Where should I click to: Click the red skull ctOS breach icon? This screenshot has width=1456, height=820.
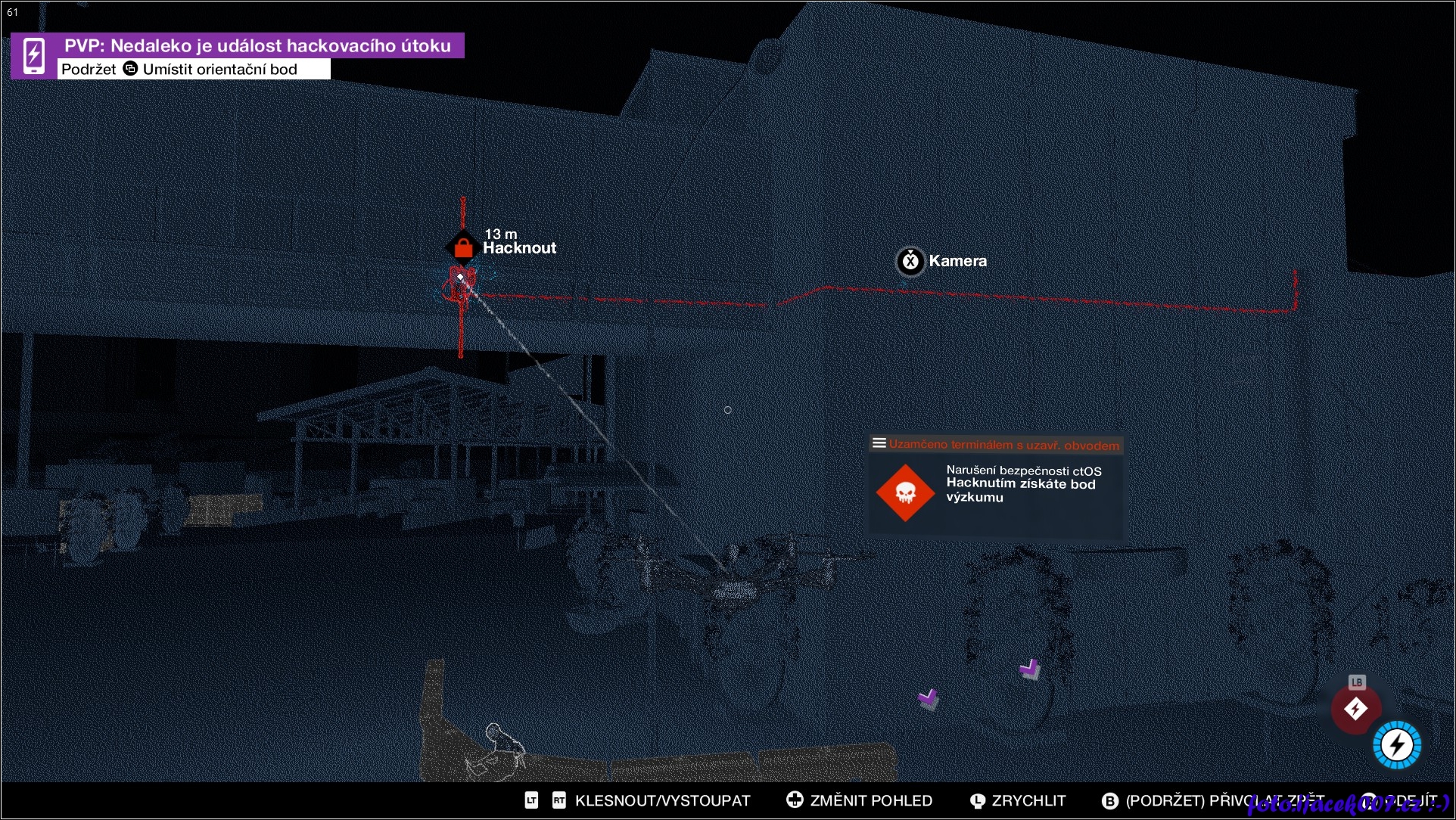click(x=905, y=493)
